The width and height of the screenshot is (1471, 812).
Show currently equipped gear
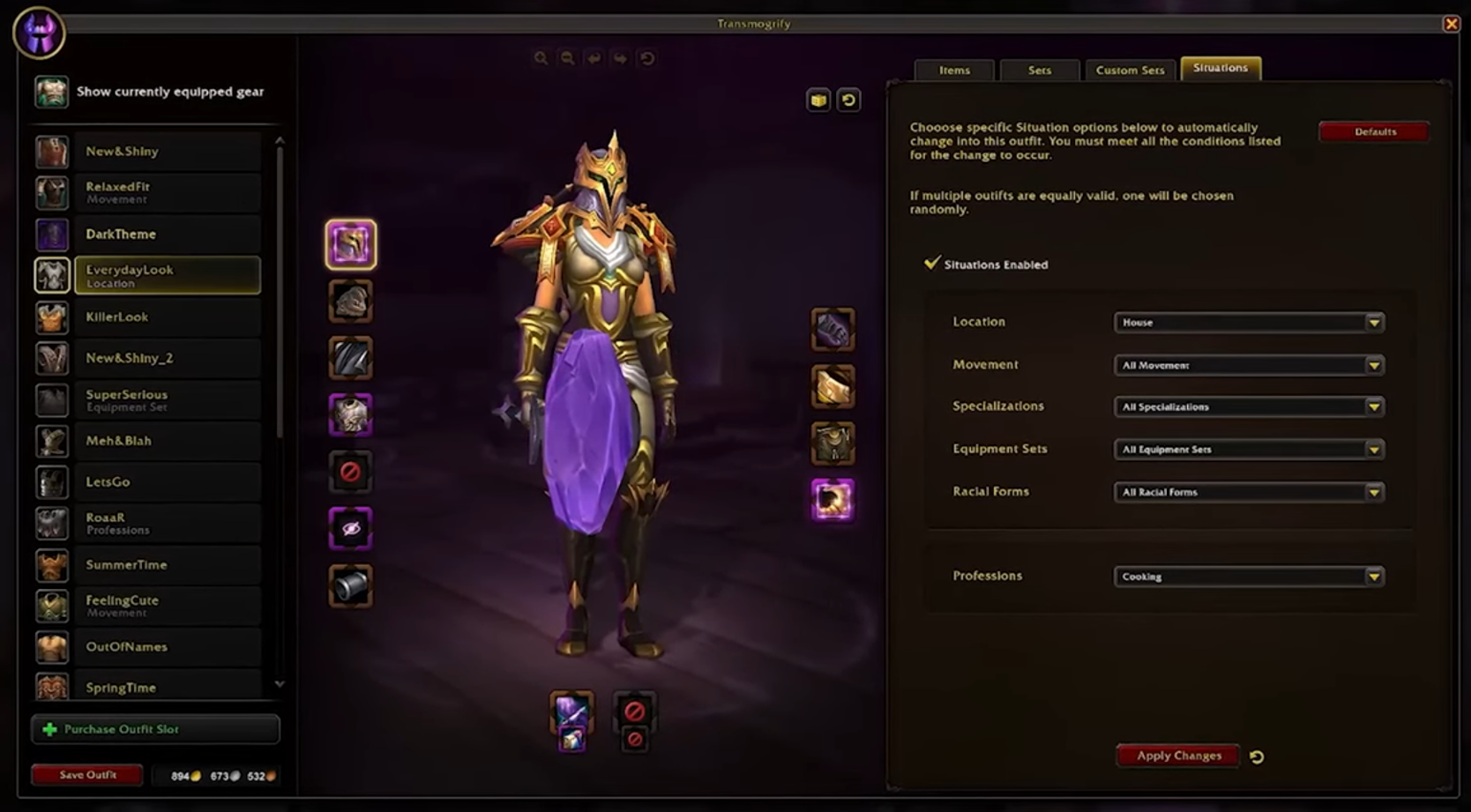point(169,92)
